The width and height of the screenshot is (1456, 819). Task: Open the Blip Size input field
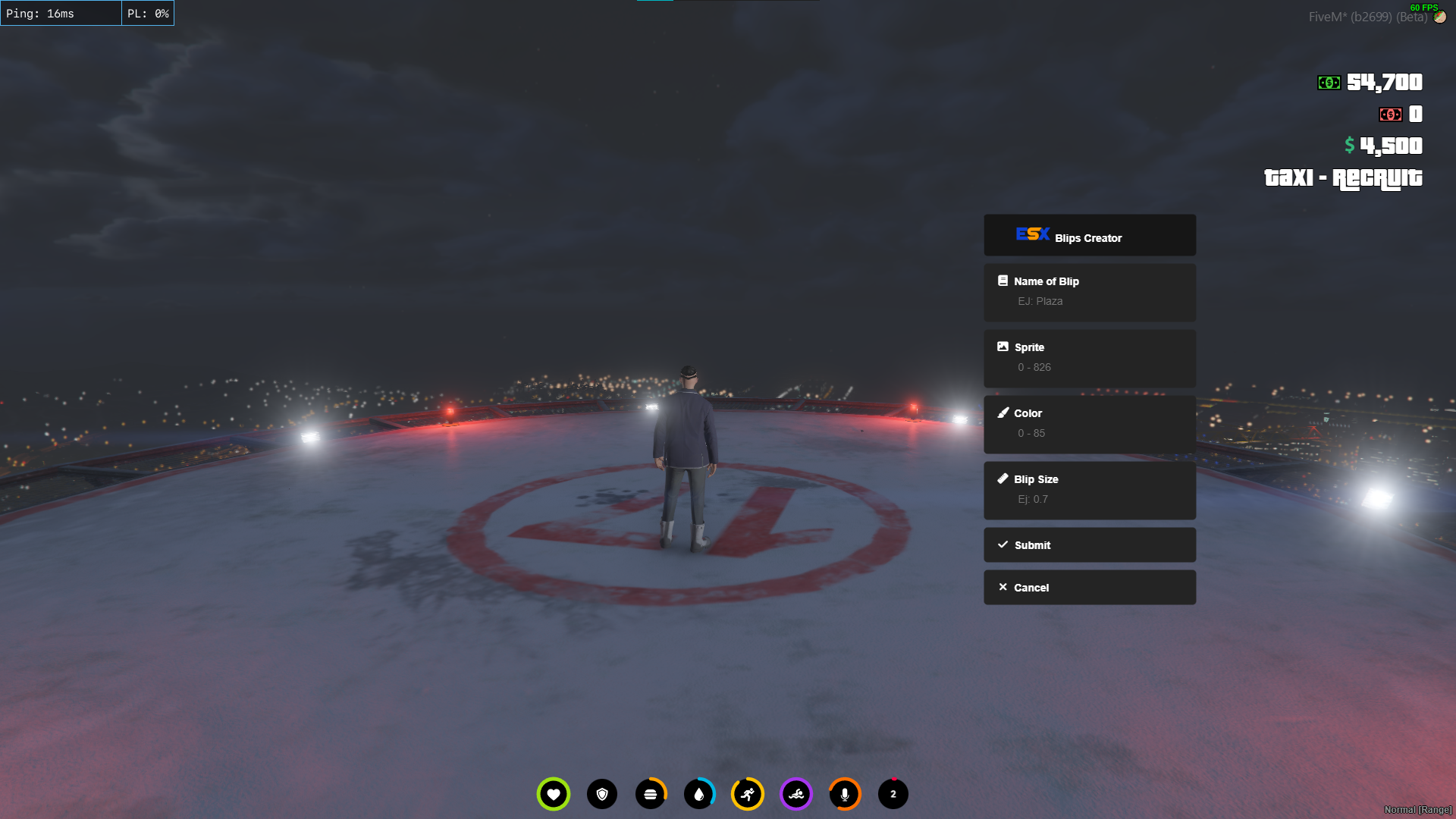pyautogui.click(x=1090, y=490)
